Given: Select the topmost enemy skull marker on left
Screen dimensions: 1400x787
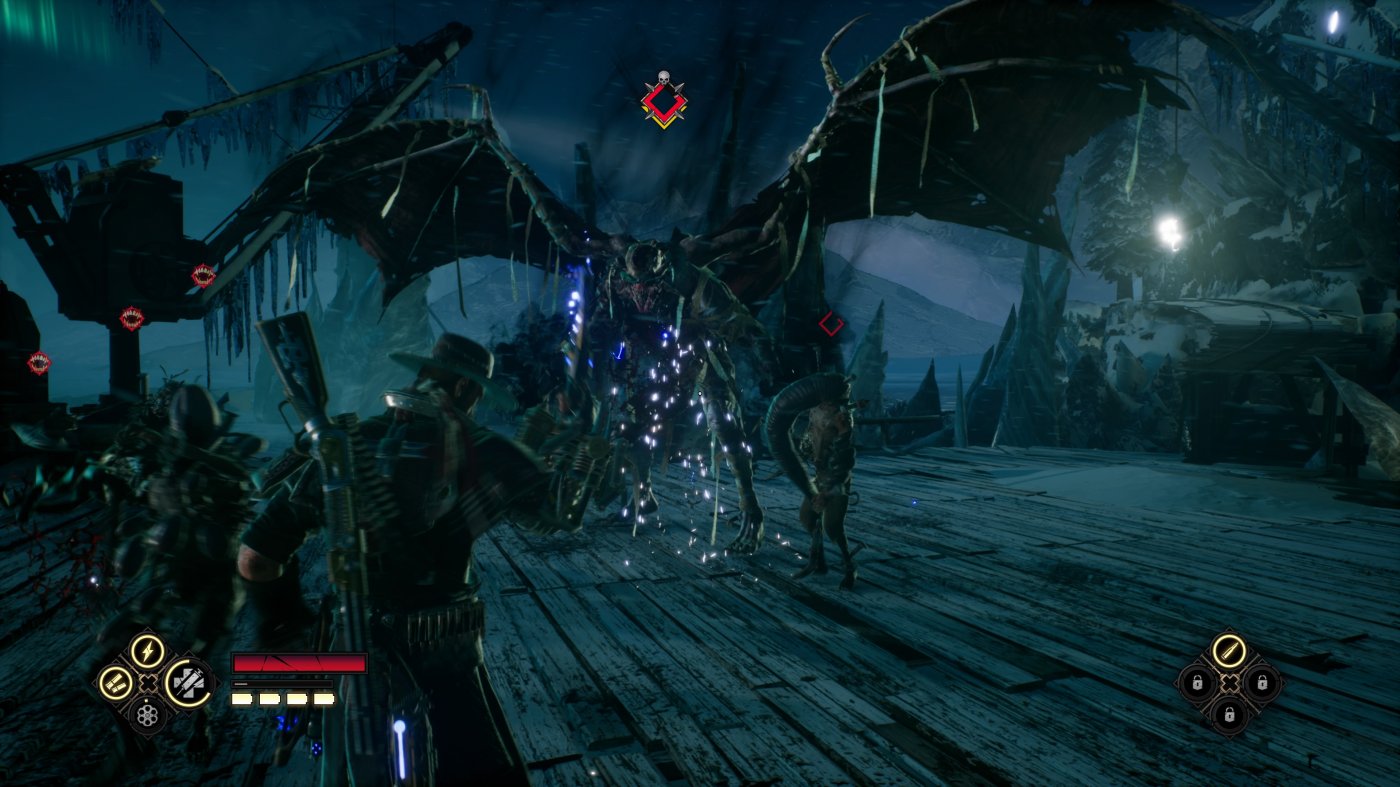Looking at the screenshot, I should [192, 277].
